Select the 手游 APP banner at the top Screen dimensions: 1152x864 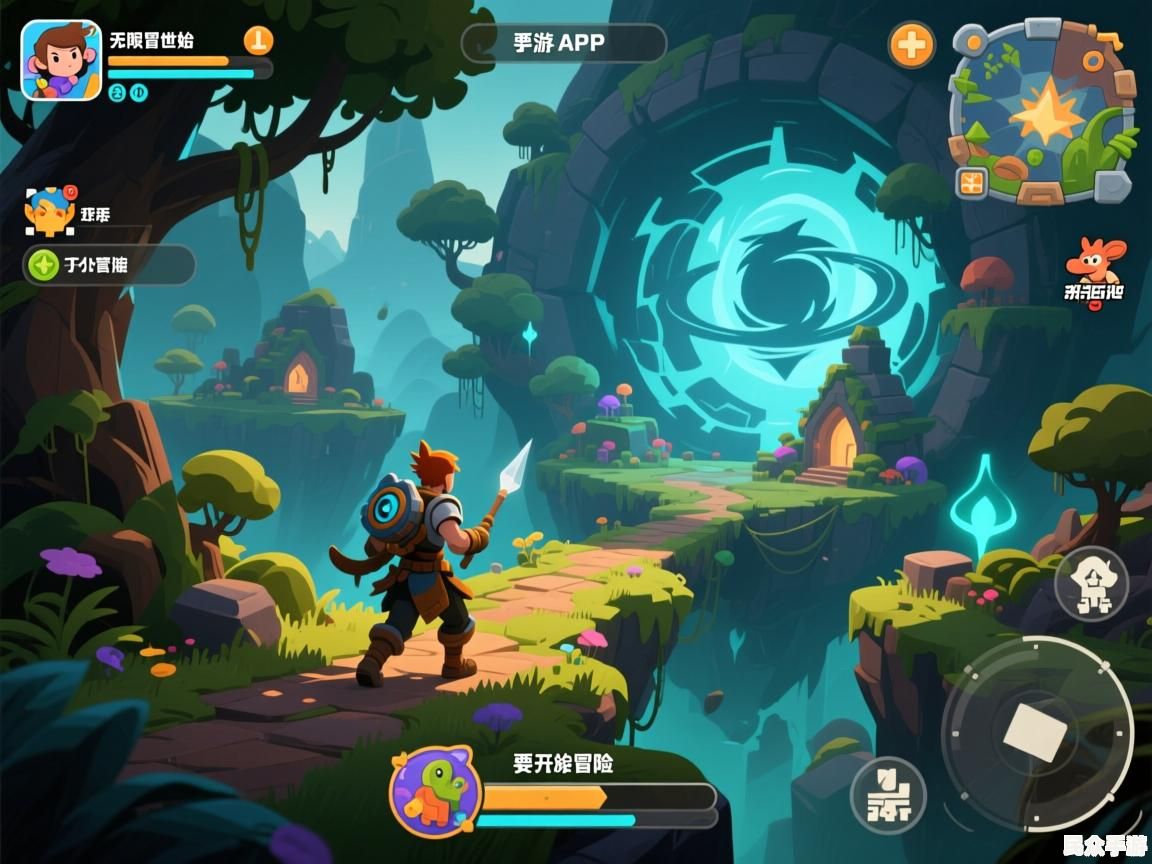tap(563, 43)
